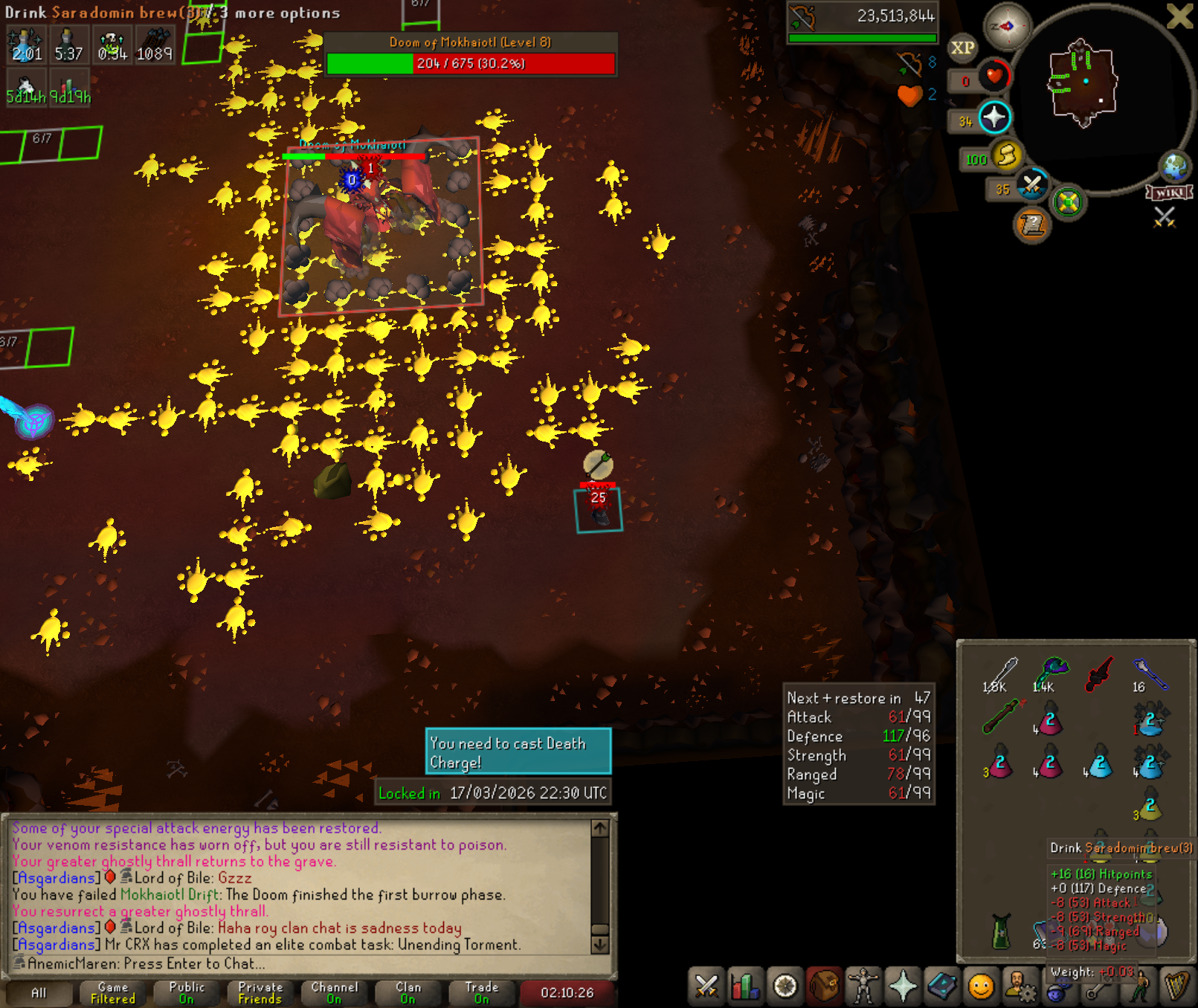Show All chat messages

pyautogui.click(x=39, y=992)
